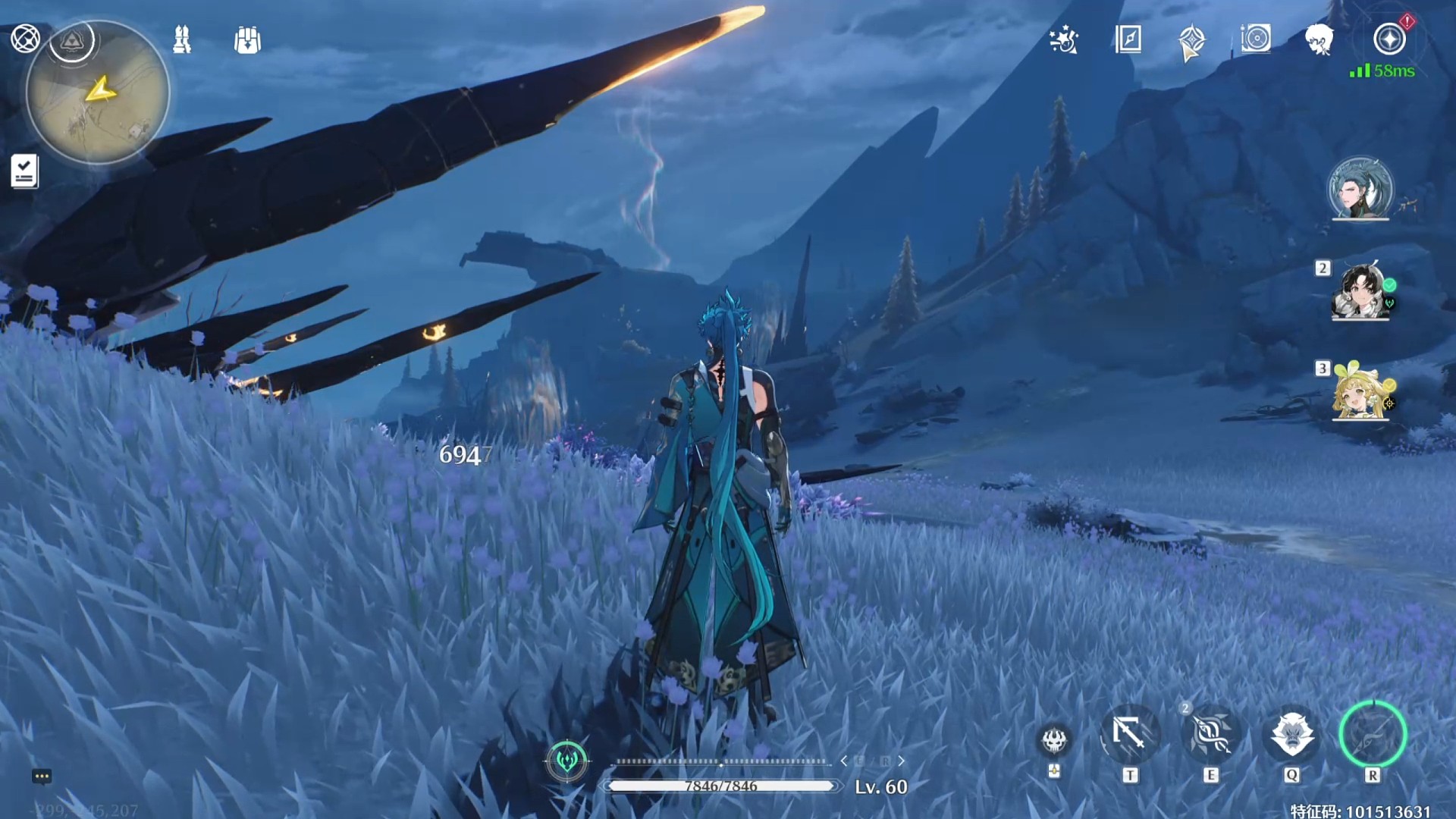Click the twin towers icon beside the minimap
Image resolution: width=1456 pixels, height=819 pixels.
(x=182, y=39)
